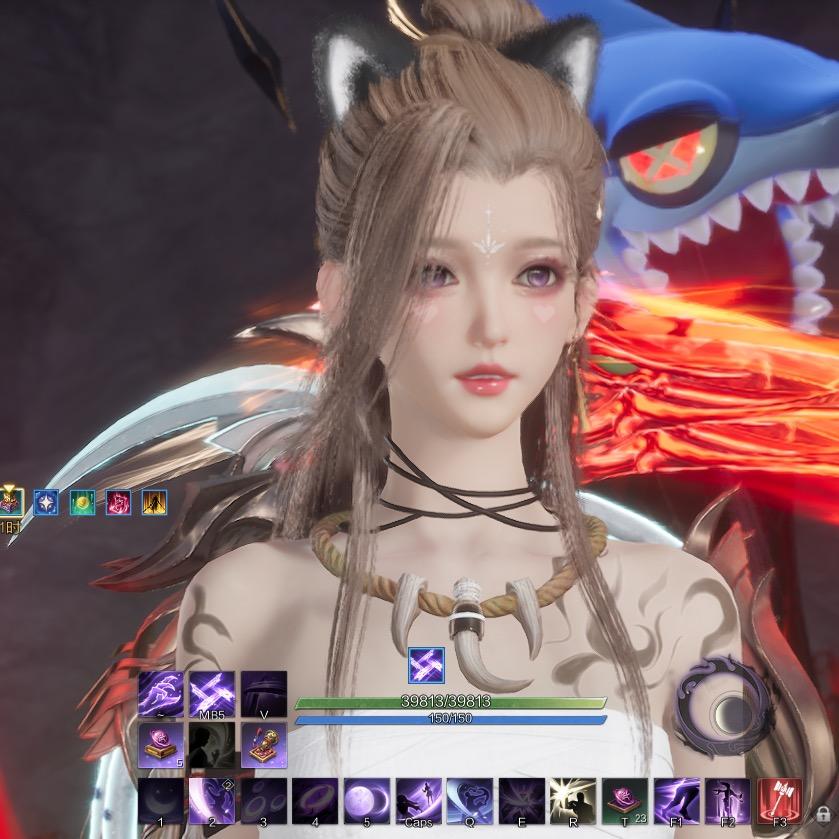Screen dimensions: 839x839
Task: Activate the skill bound to F2
Action: pyautogui.click(x=729, y=801)
